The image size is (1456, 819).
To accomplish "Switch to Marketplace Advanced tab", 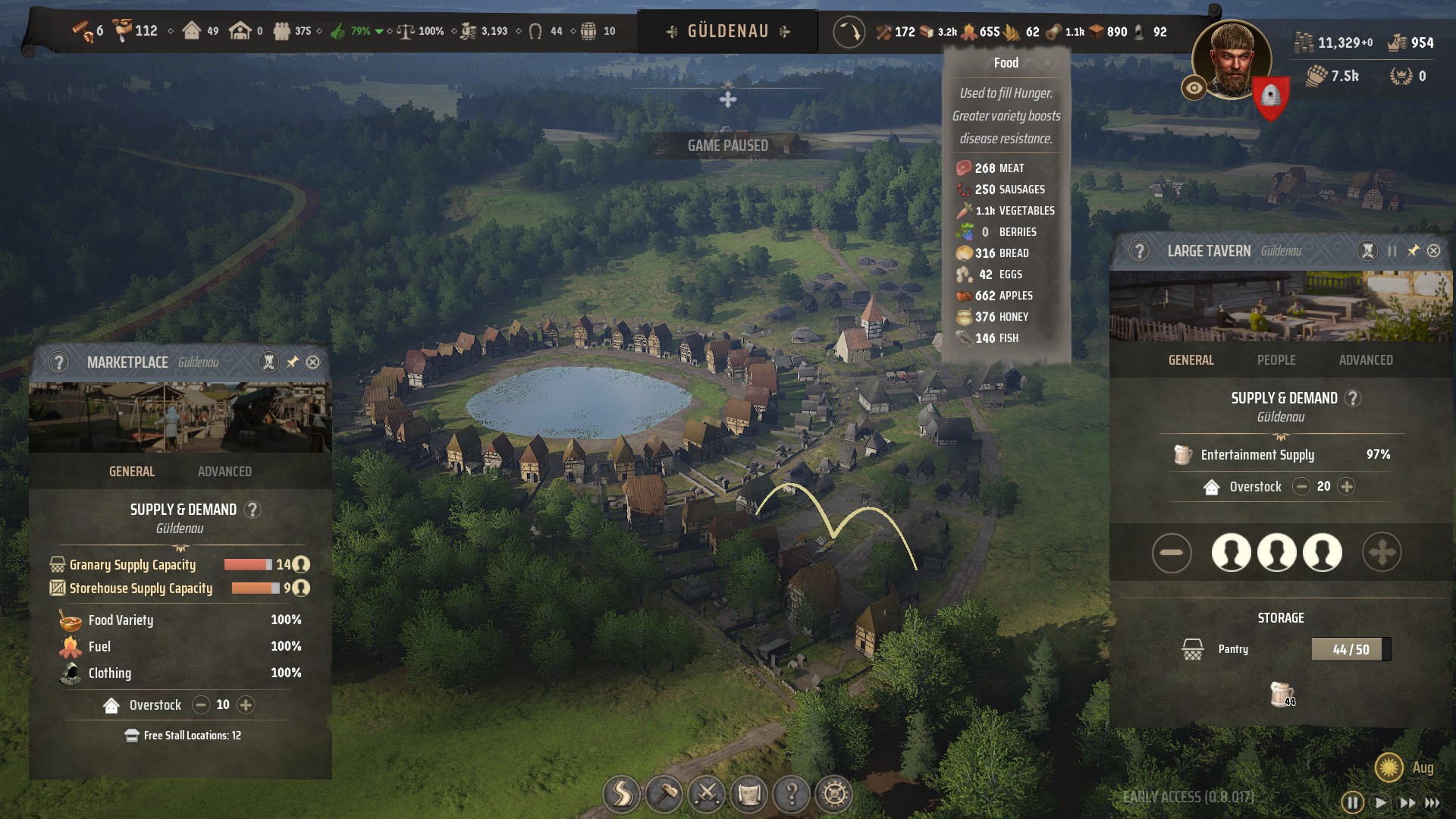I will coord(224,472).
